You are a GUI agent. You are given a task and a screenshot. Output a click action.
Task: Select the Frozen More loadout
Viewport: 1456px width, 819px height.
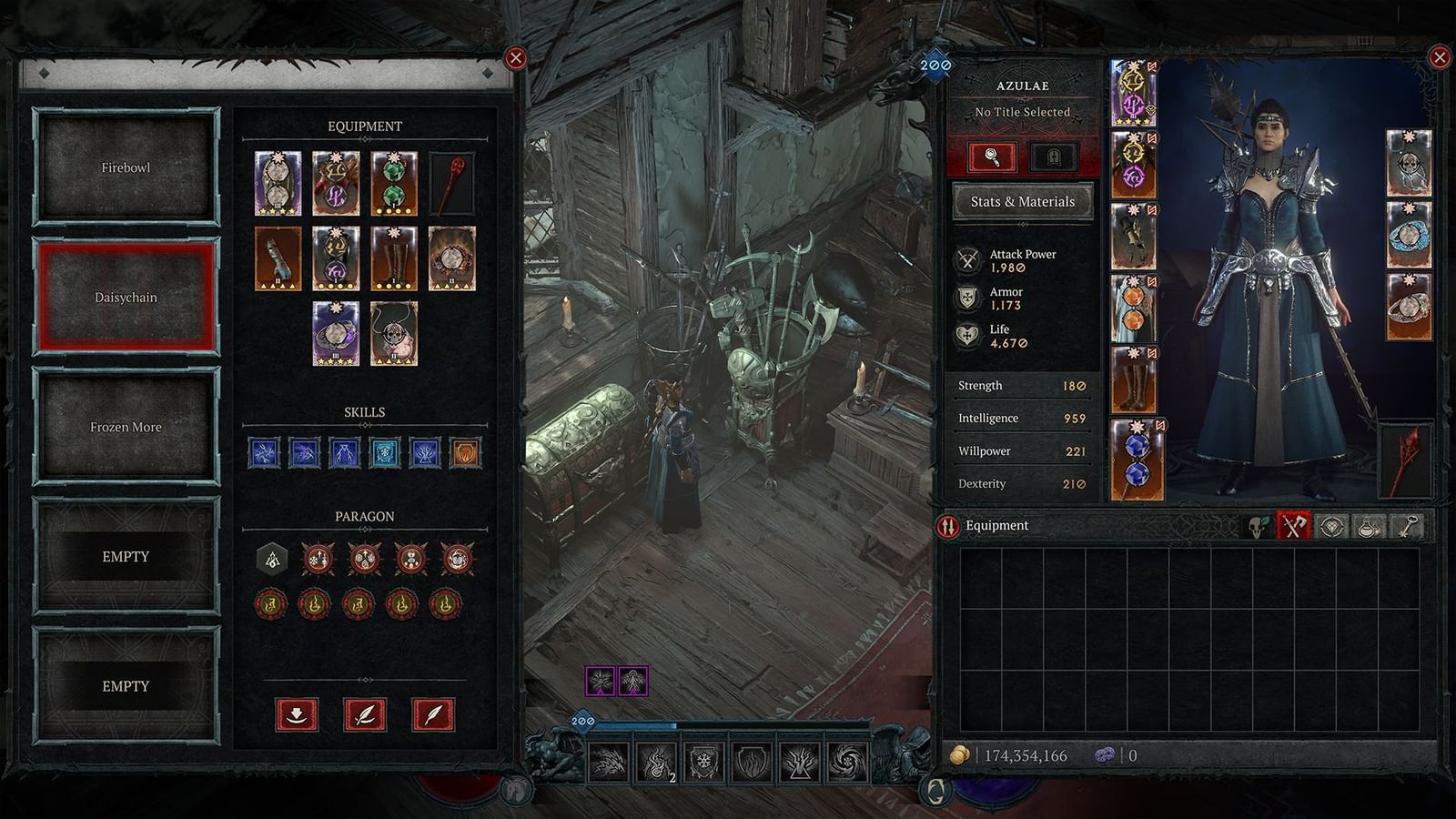coord(126,426)
